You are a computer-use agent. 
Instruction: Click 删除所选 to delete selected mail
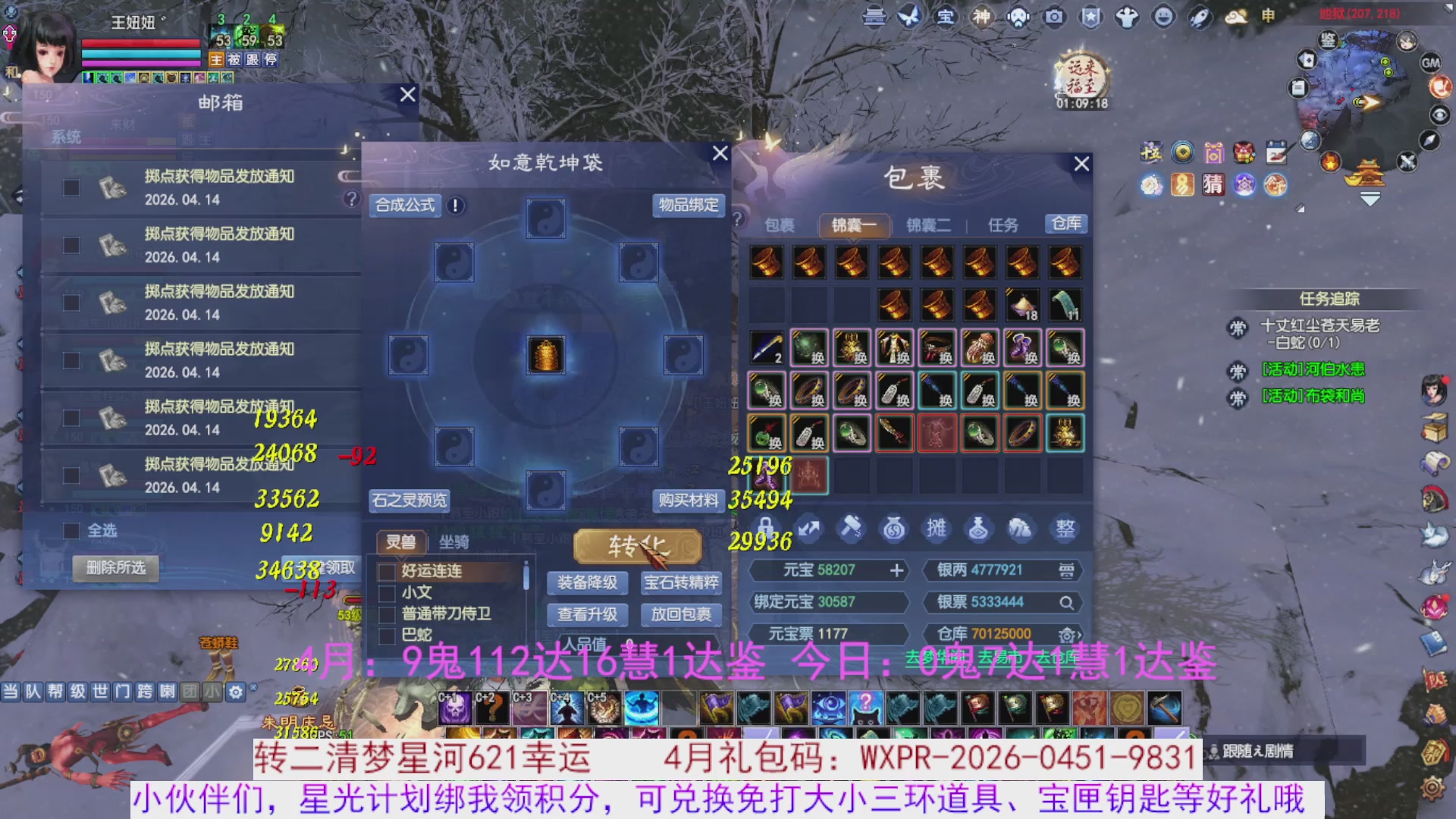(x=115, y=568)
